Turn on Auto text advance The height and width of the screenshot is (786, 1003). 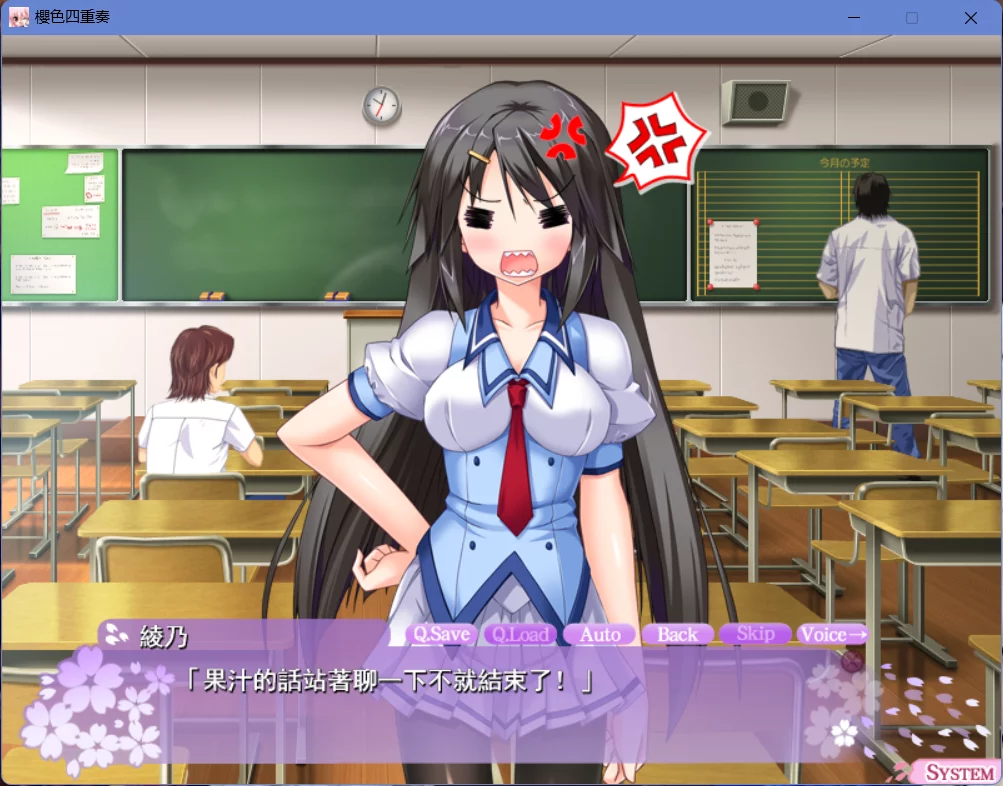[x=600, y=634]
